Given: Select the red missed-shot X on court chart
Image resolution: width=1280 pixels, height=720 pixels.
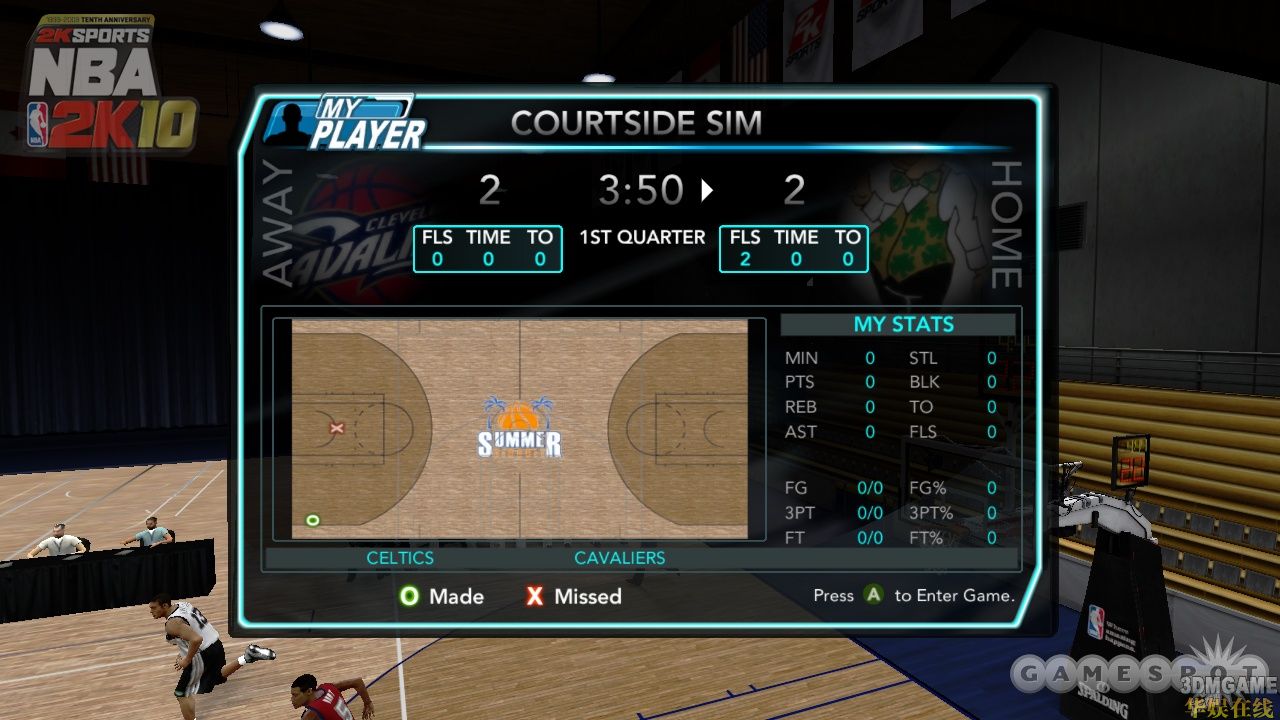Looking at the screenshot, I should 337,428.
